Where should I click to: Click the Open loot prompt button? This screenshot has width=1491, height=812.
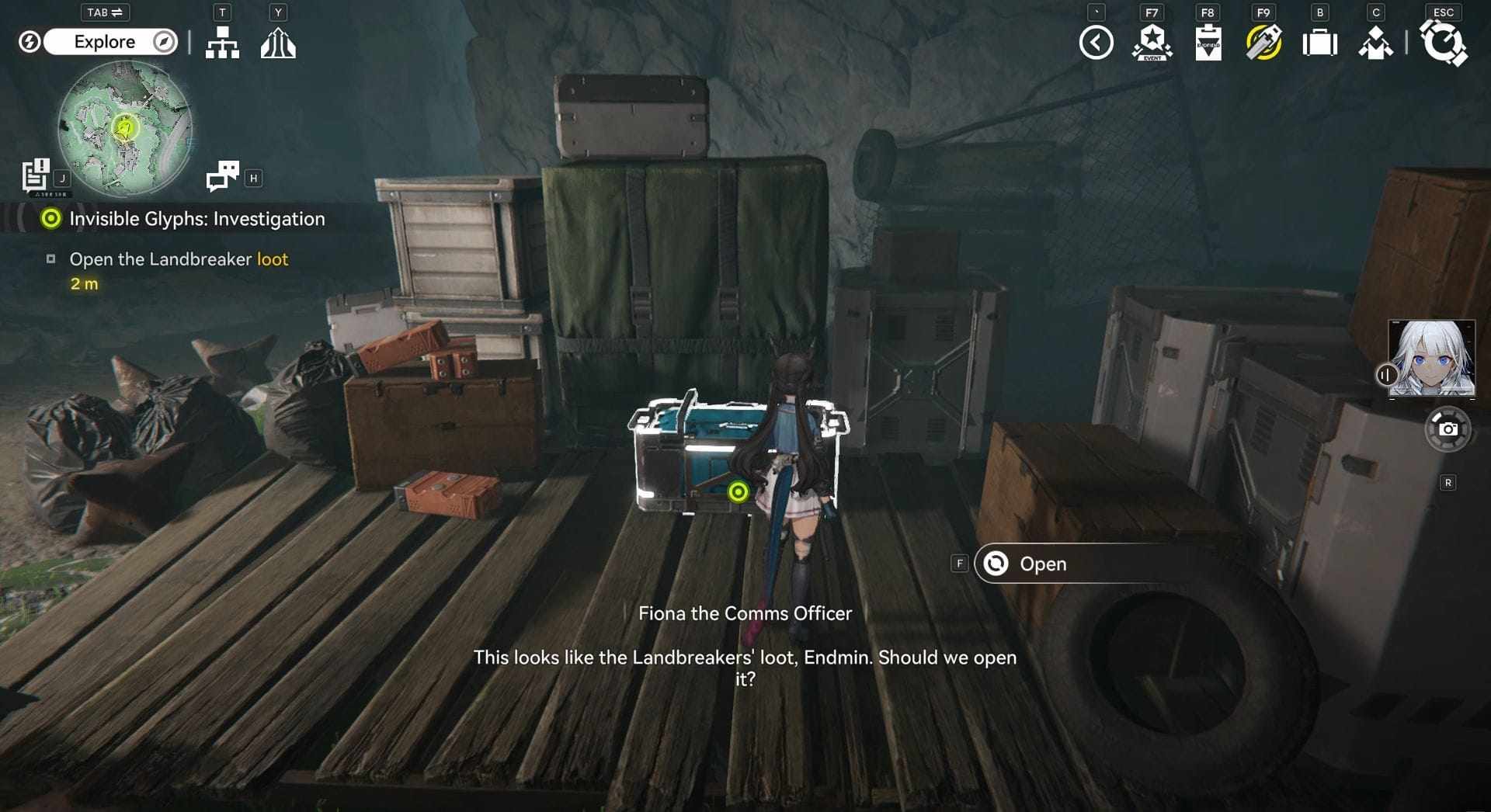pos(1042,564)
